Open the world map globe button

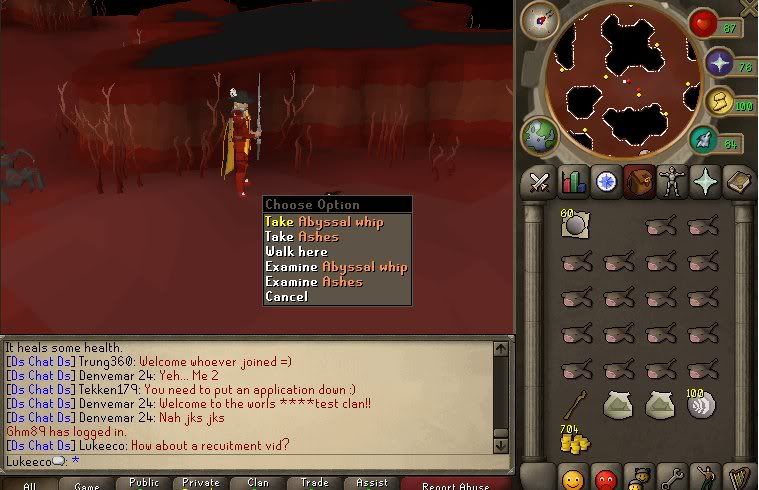coord(540,135)
